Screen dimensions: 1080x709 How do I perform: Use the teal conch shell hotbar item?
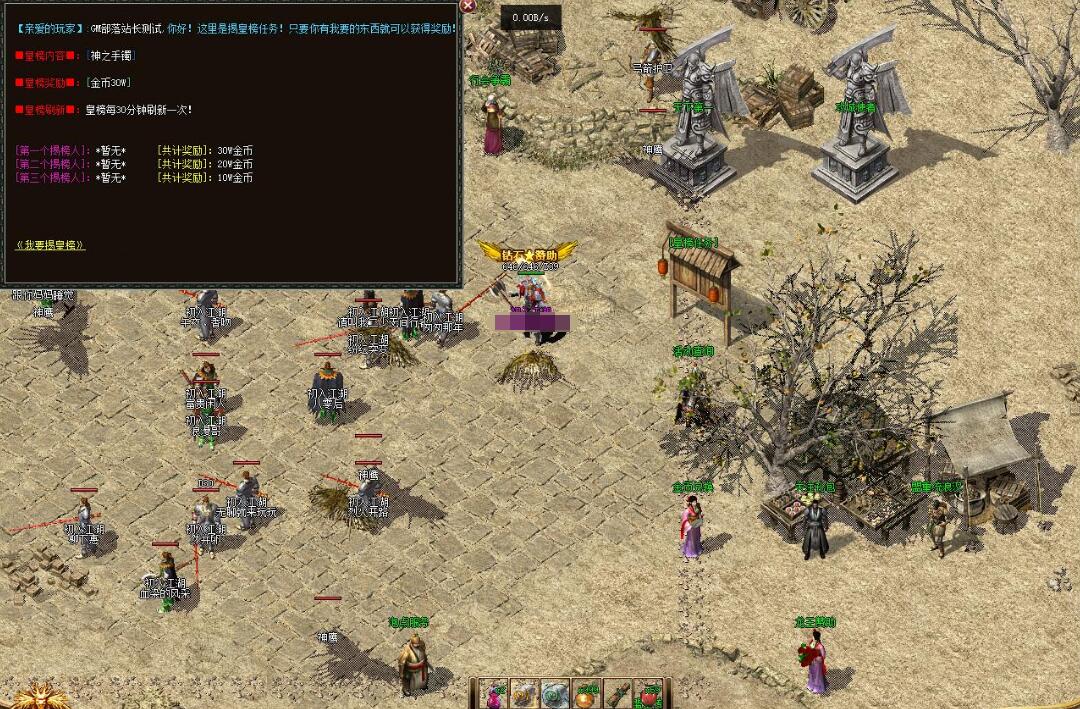556,695
